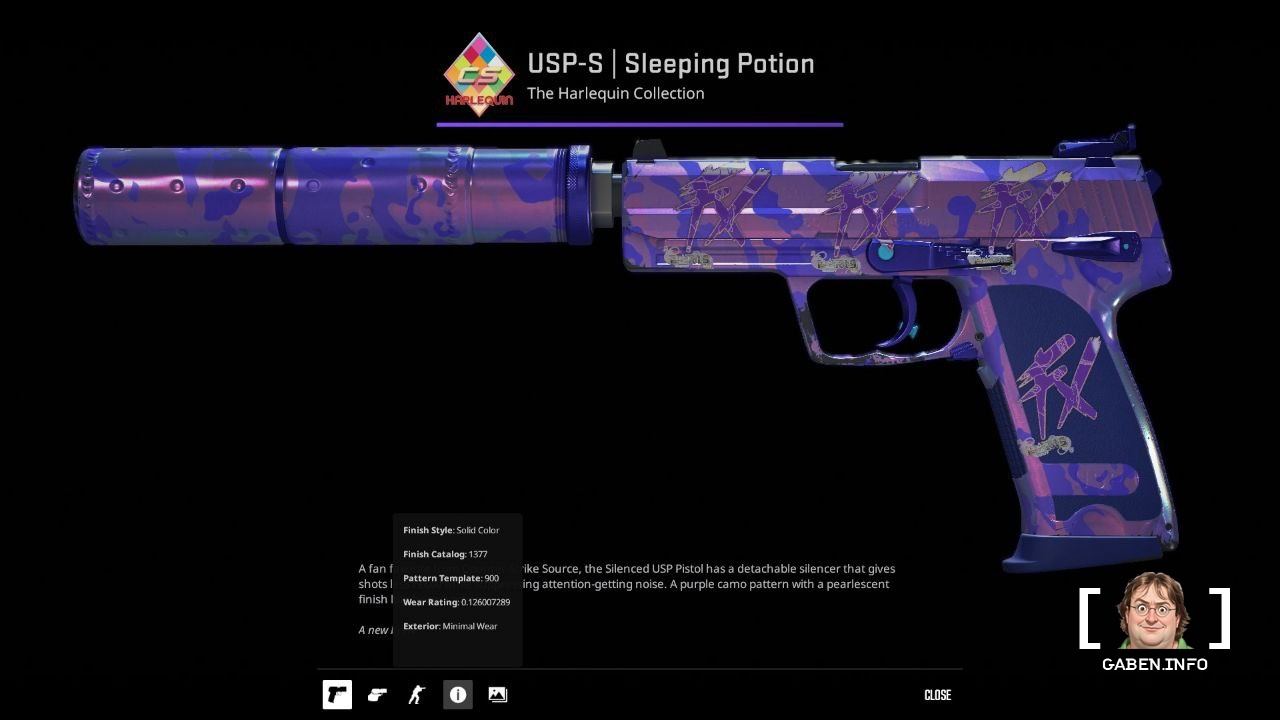1280x720 pixels.
Task: Select the pistol view icon
Action: click(x=336, y=694)
